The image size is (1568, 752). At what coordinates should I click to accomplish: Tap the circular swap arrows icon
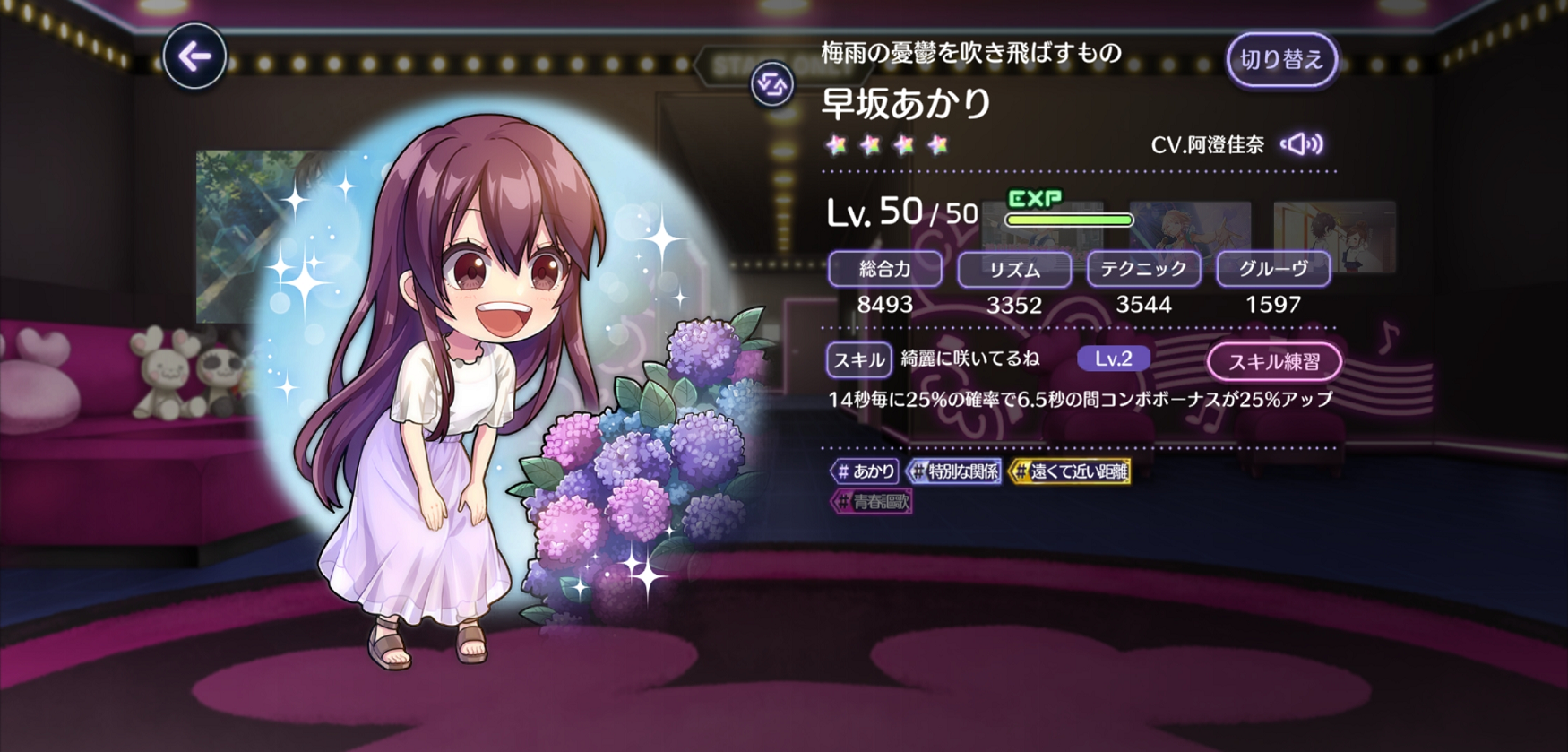coord(771,85)
